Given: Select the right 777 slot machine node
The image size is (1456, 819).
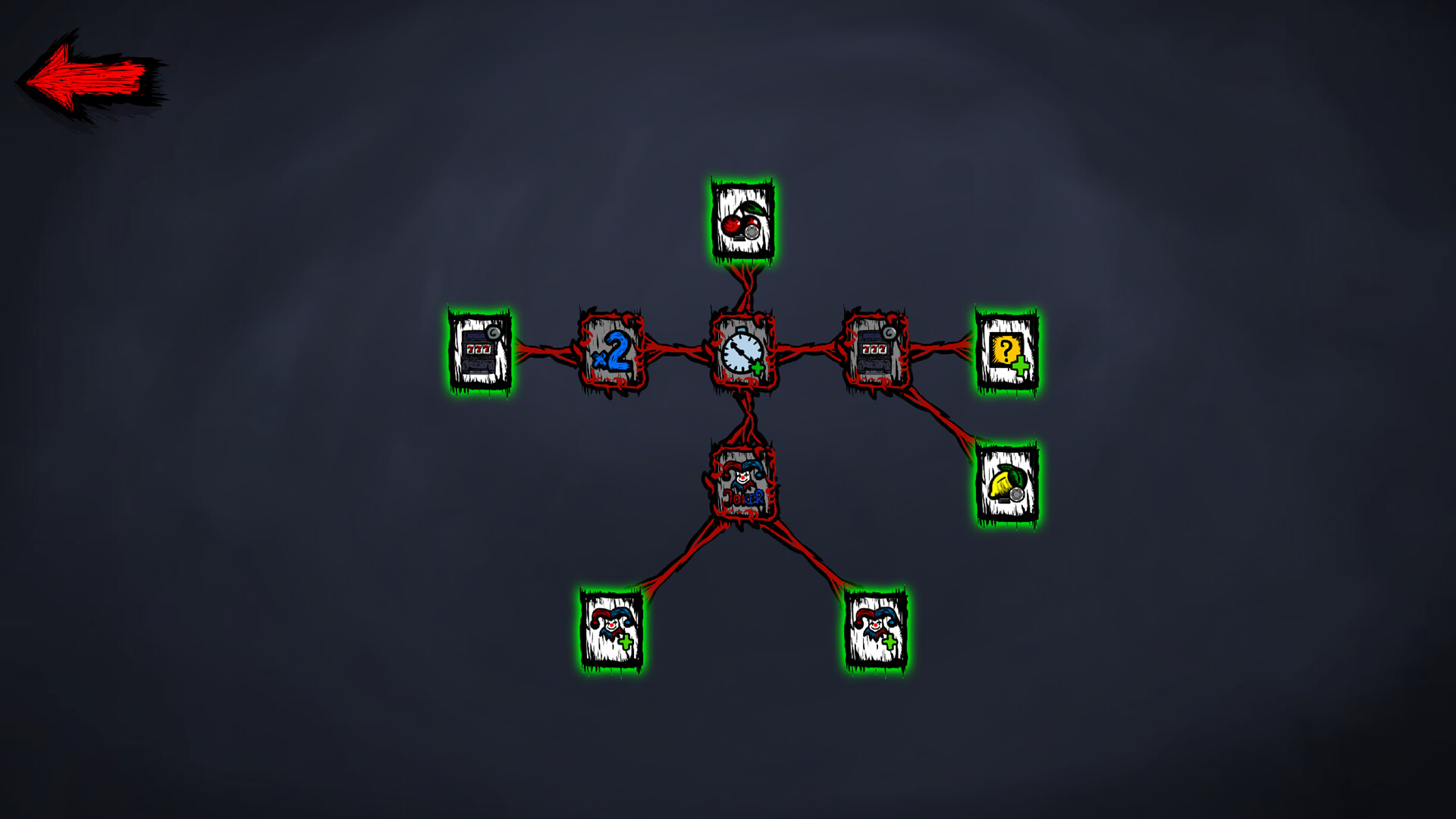Looking at the screenshot, I should pos(874,349).
